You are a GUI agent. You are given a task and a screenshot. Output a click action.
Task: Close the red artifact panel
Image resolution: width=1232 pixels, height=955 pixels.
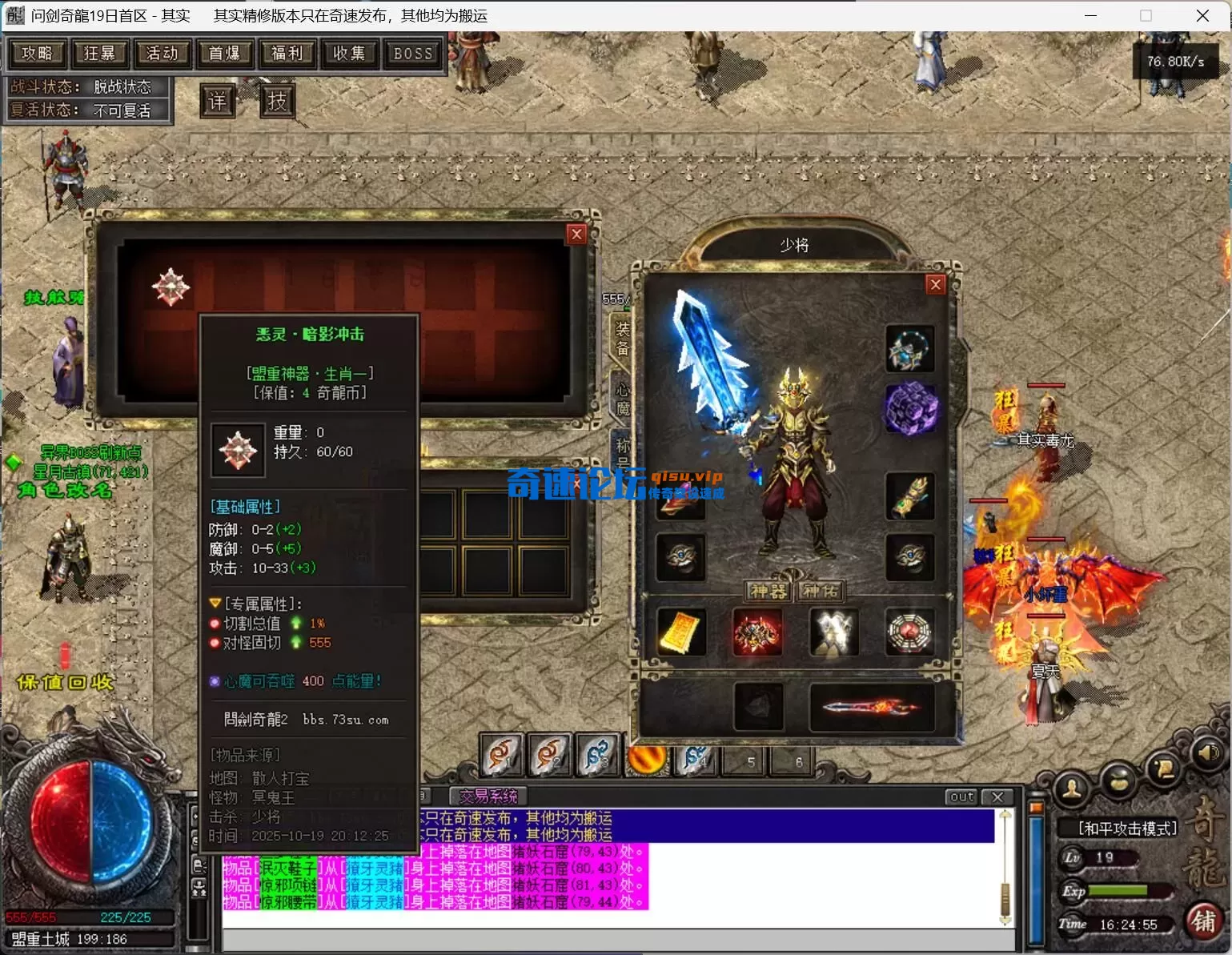pos(576,234)
